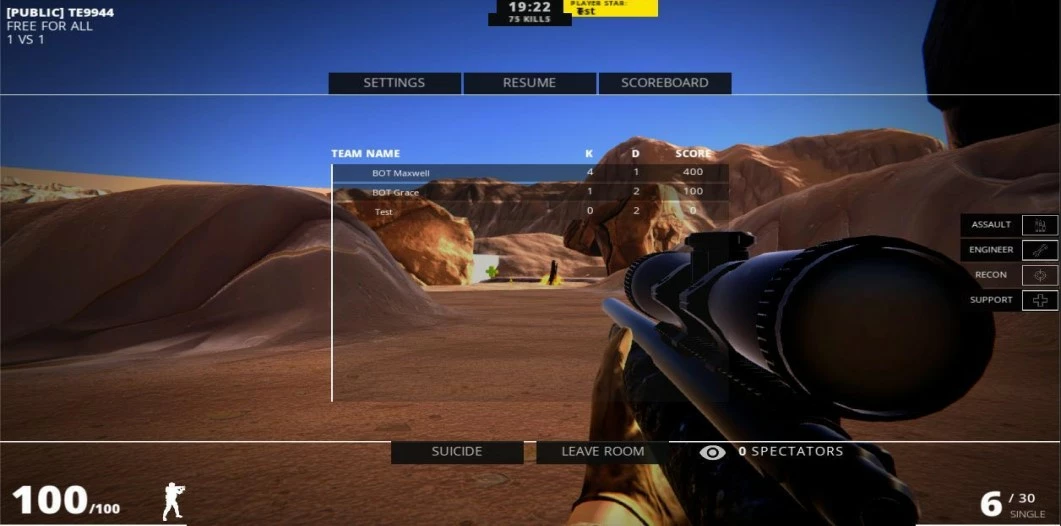
Task: Click the Test player row
Action: pos(530,212)
